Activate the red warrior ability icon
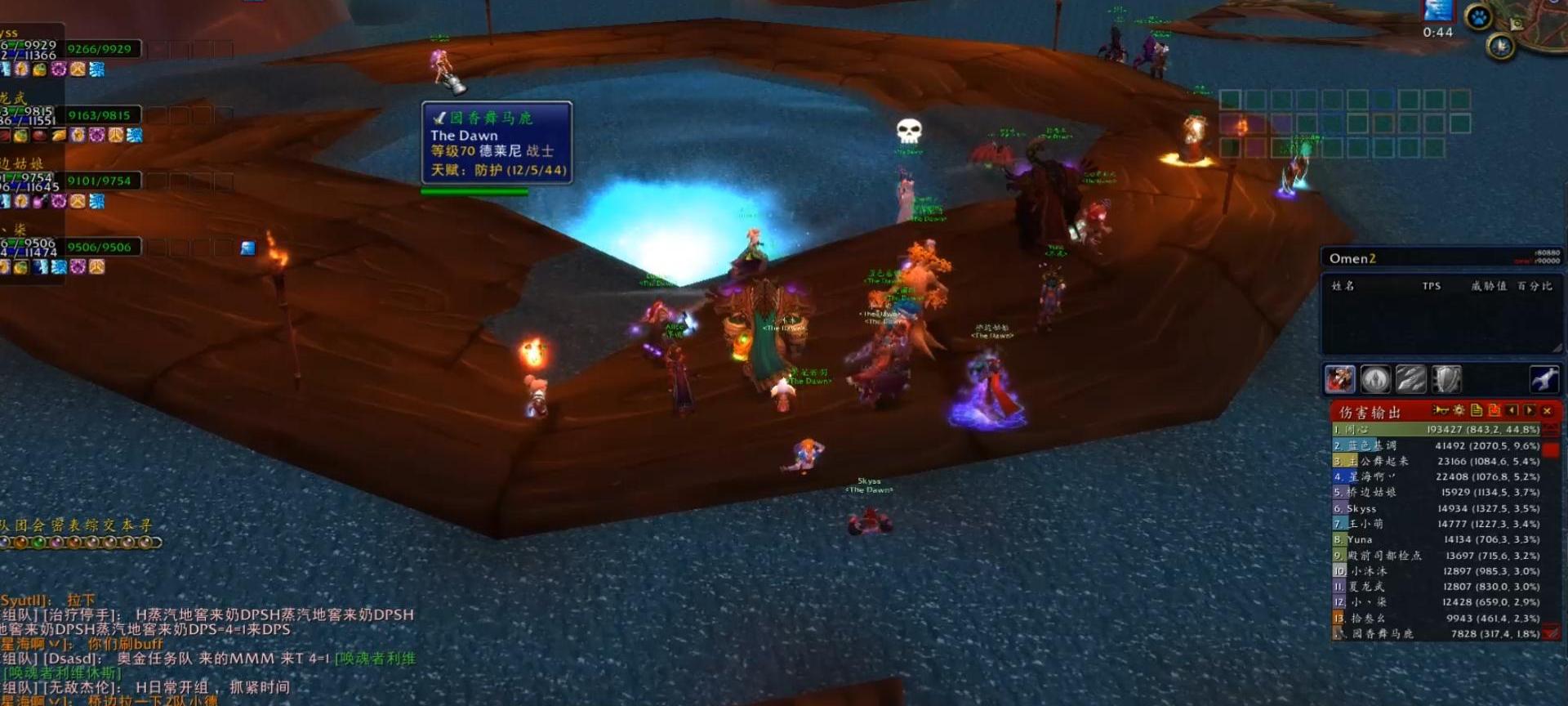 [x=1340, y=379]
